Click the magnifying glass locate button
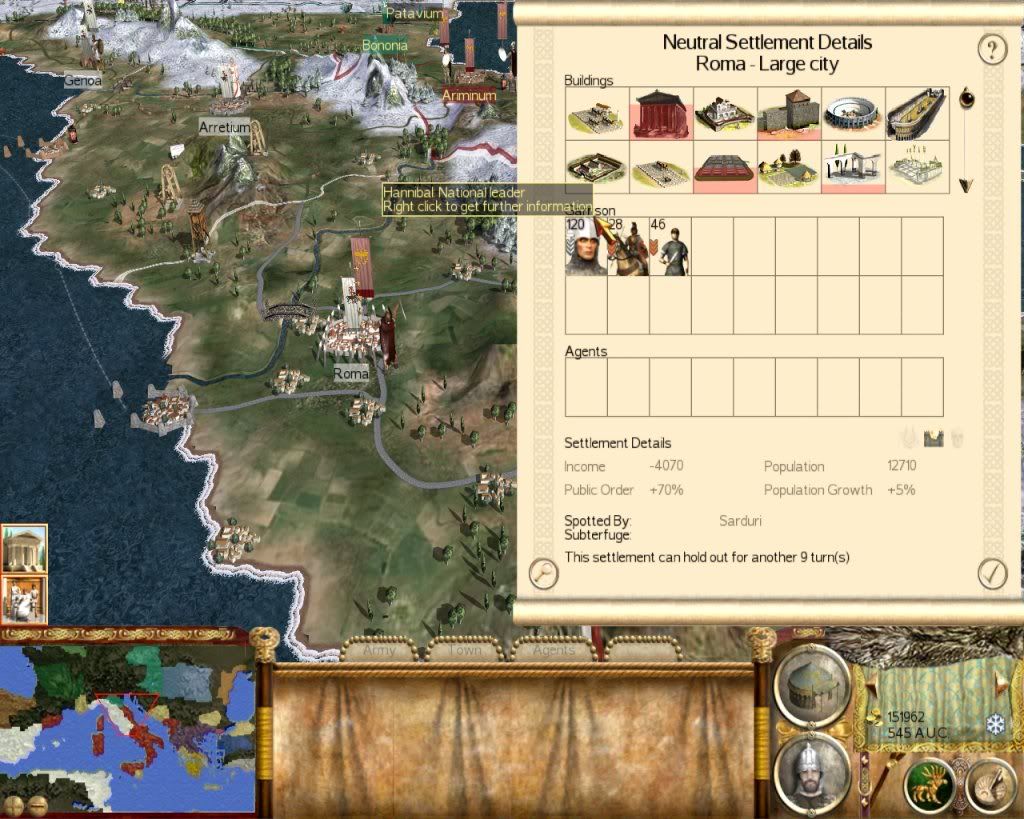Viewport: 1024px width, 819px height. [x=543, y=573]
